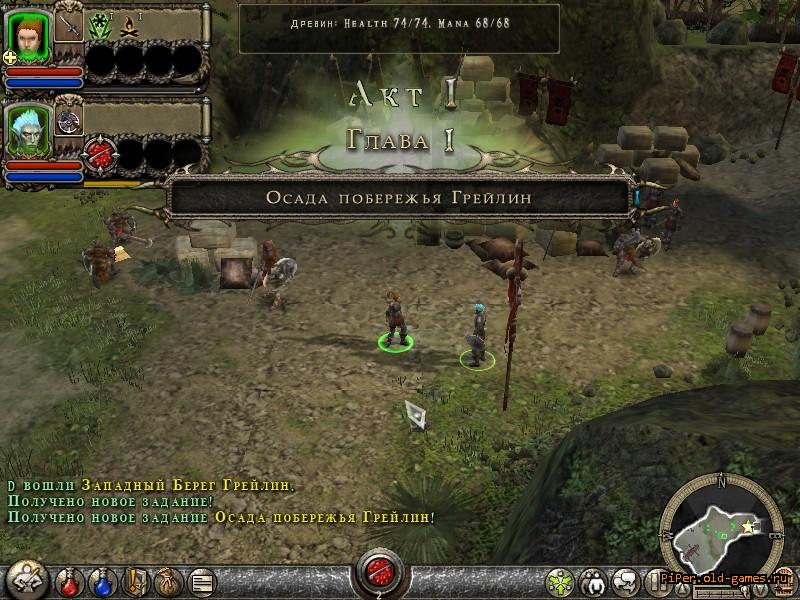Click the green snowflake buff icon
This screenshot has height=600, width=800.
point(100,25)
